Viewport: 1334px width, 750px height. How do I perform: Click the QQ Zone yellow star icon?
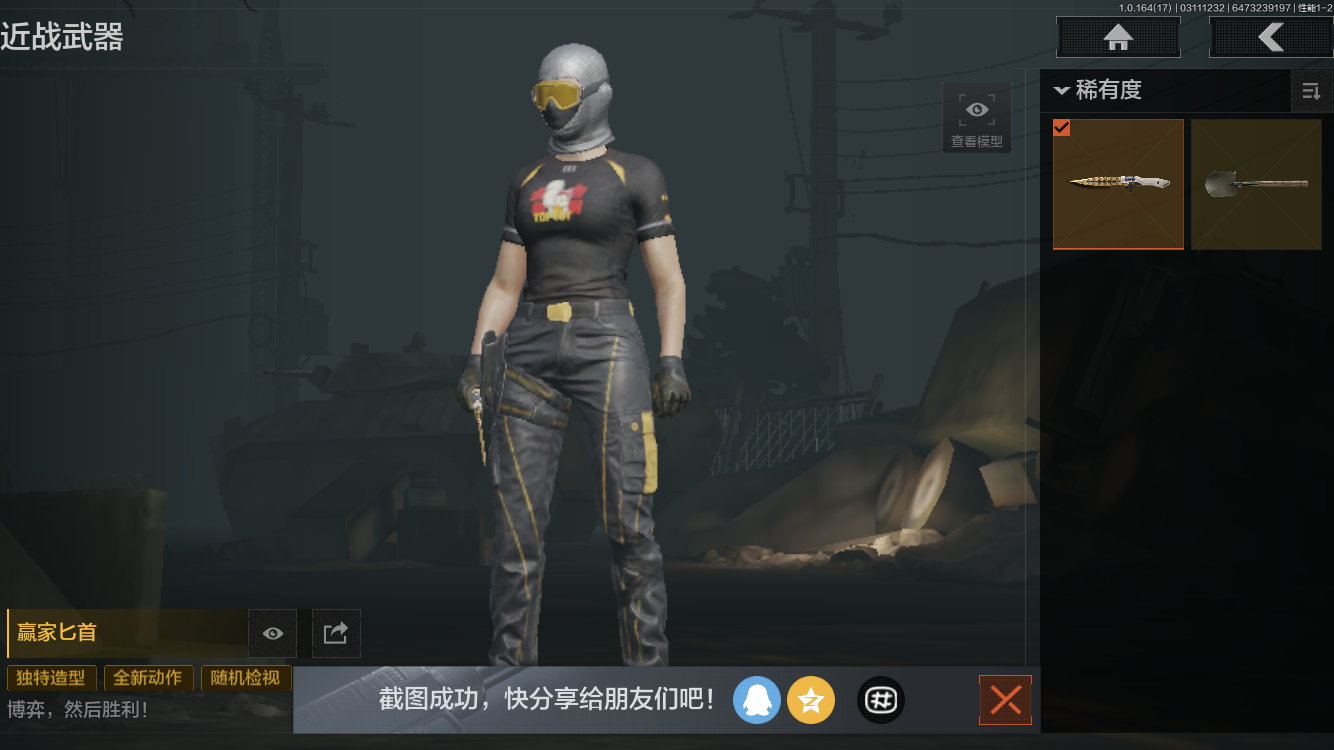pyautogui.click(x=811, y=700)
